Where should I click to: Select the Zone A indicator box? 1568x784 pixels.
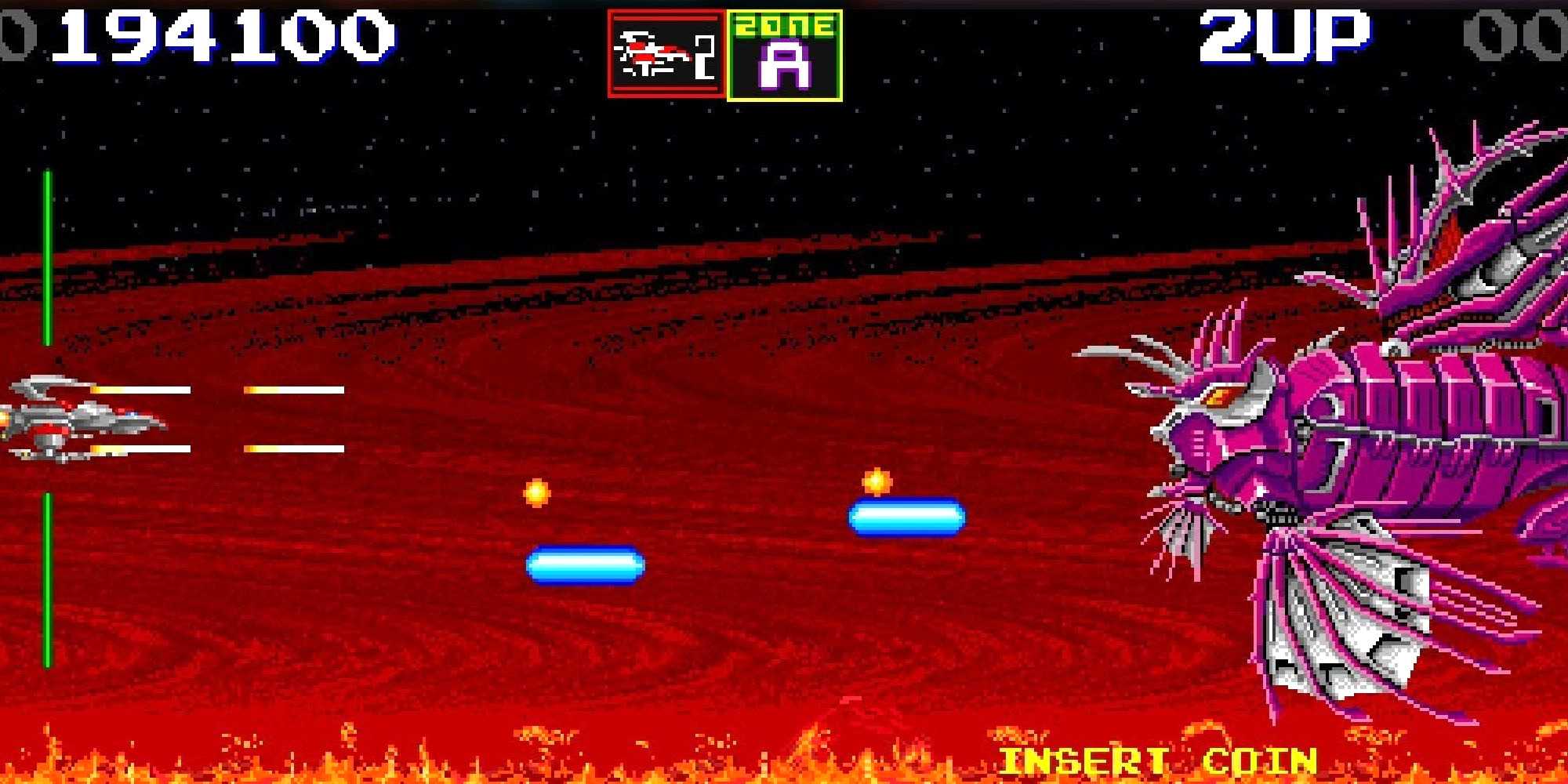pos(785,56)
